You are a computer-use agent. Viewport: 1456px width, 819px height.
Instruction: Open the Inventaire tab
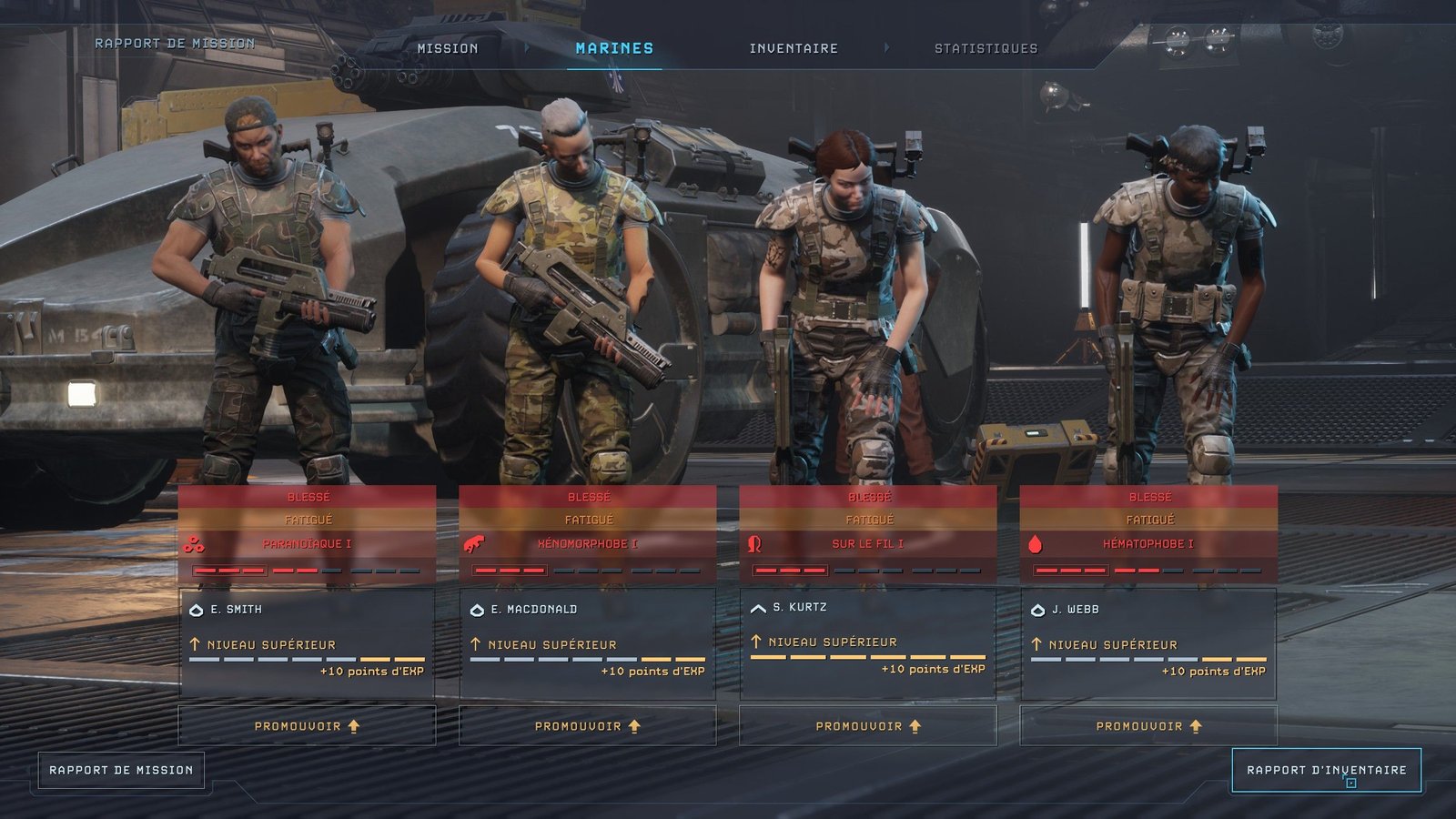coord(794,48)
